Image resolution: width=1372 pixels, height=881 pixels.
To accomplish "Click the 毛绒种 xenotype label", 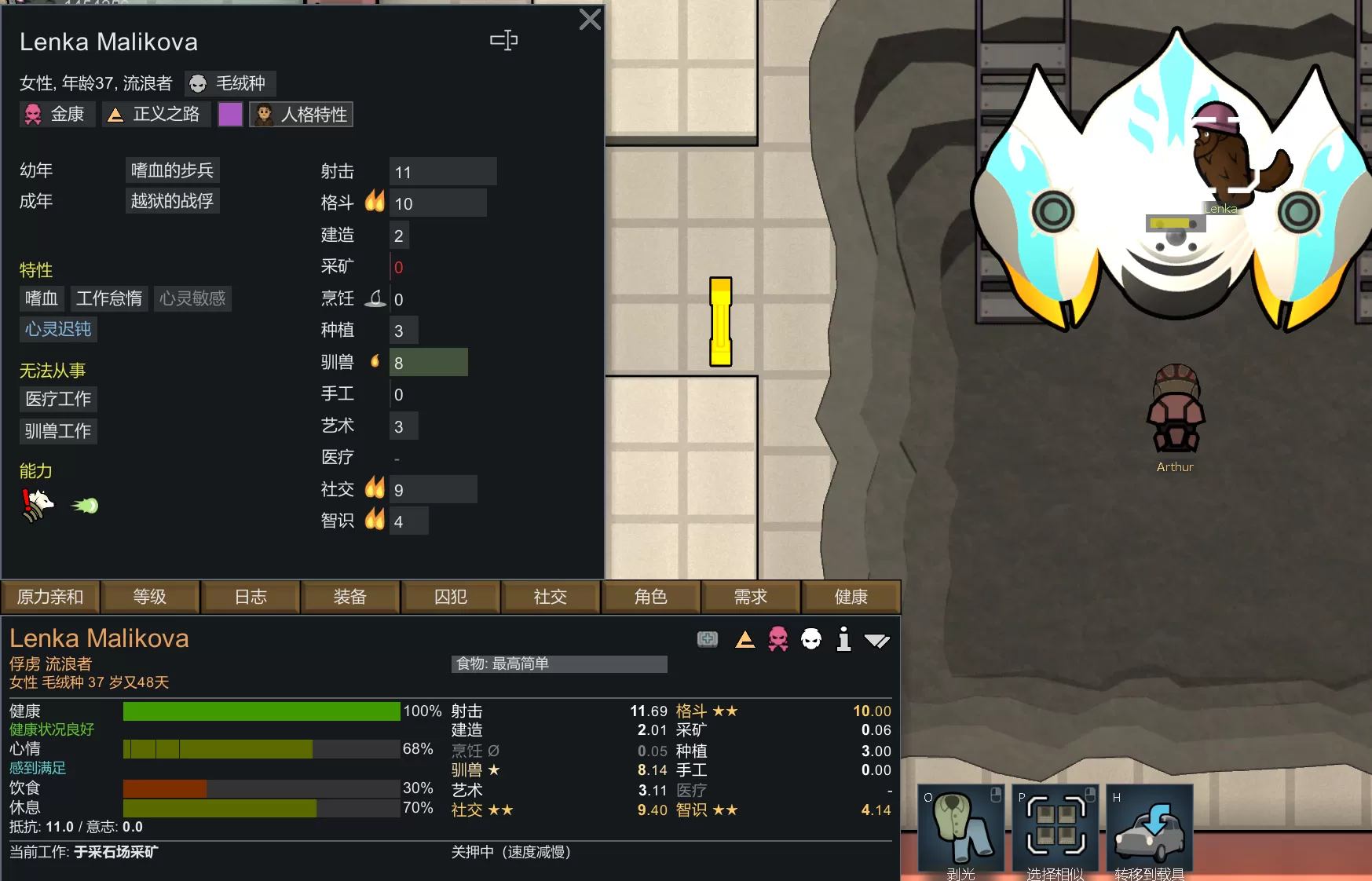I will [x=230, y=83].
